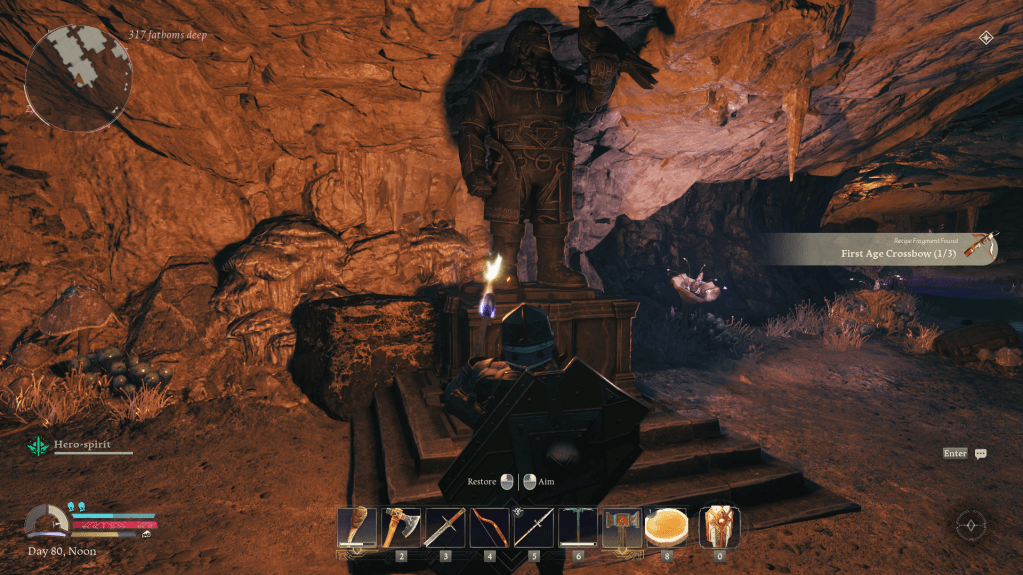
Task: Equip the spear in slot 5
Action: [x=533, y=527]
